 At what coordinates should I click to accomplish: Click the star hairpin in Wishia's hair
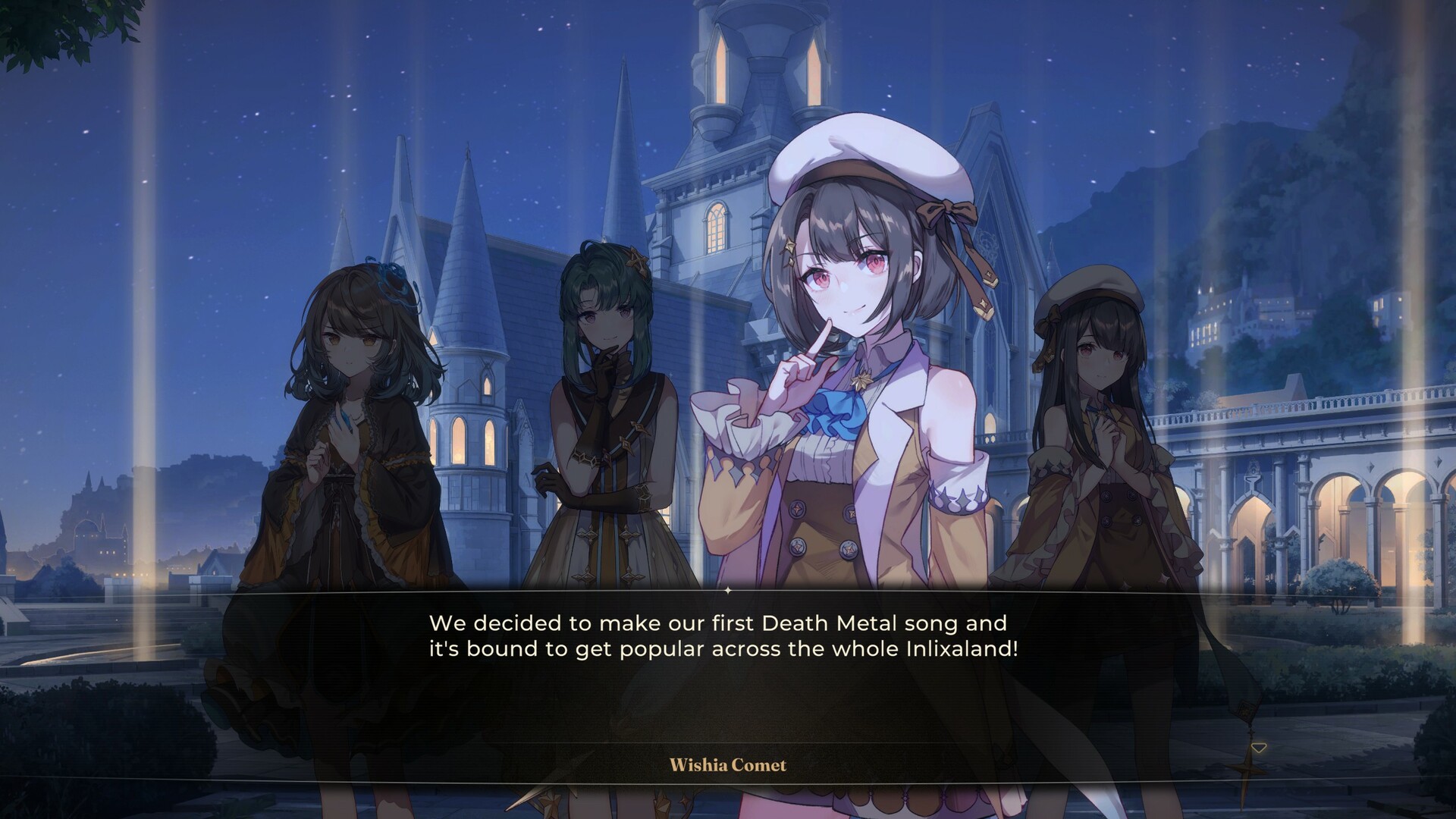click(x=789, y=245)
